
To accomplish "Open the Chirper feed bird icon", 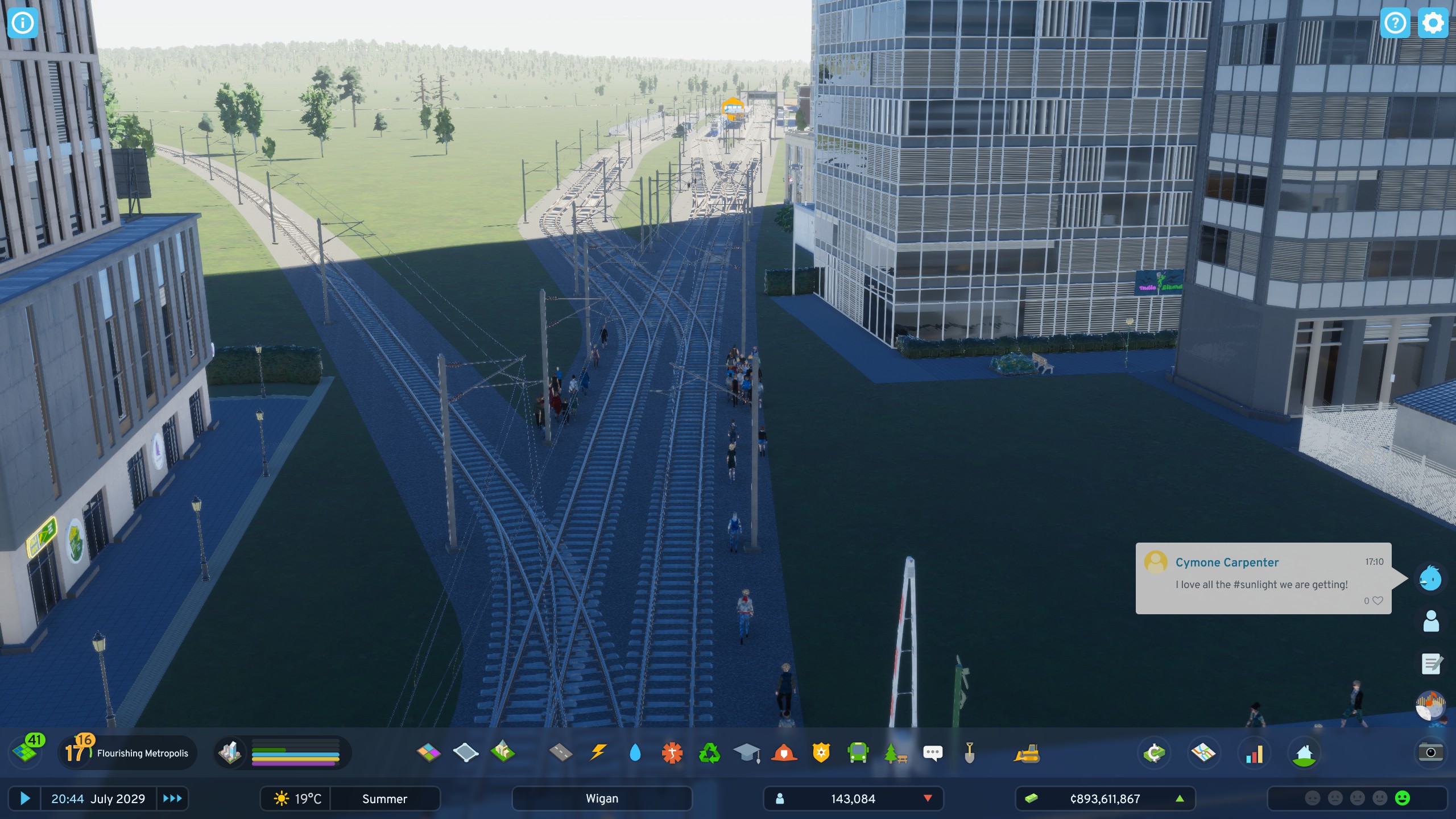I will (x=1429, y=578).
